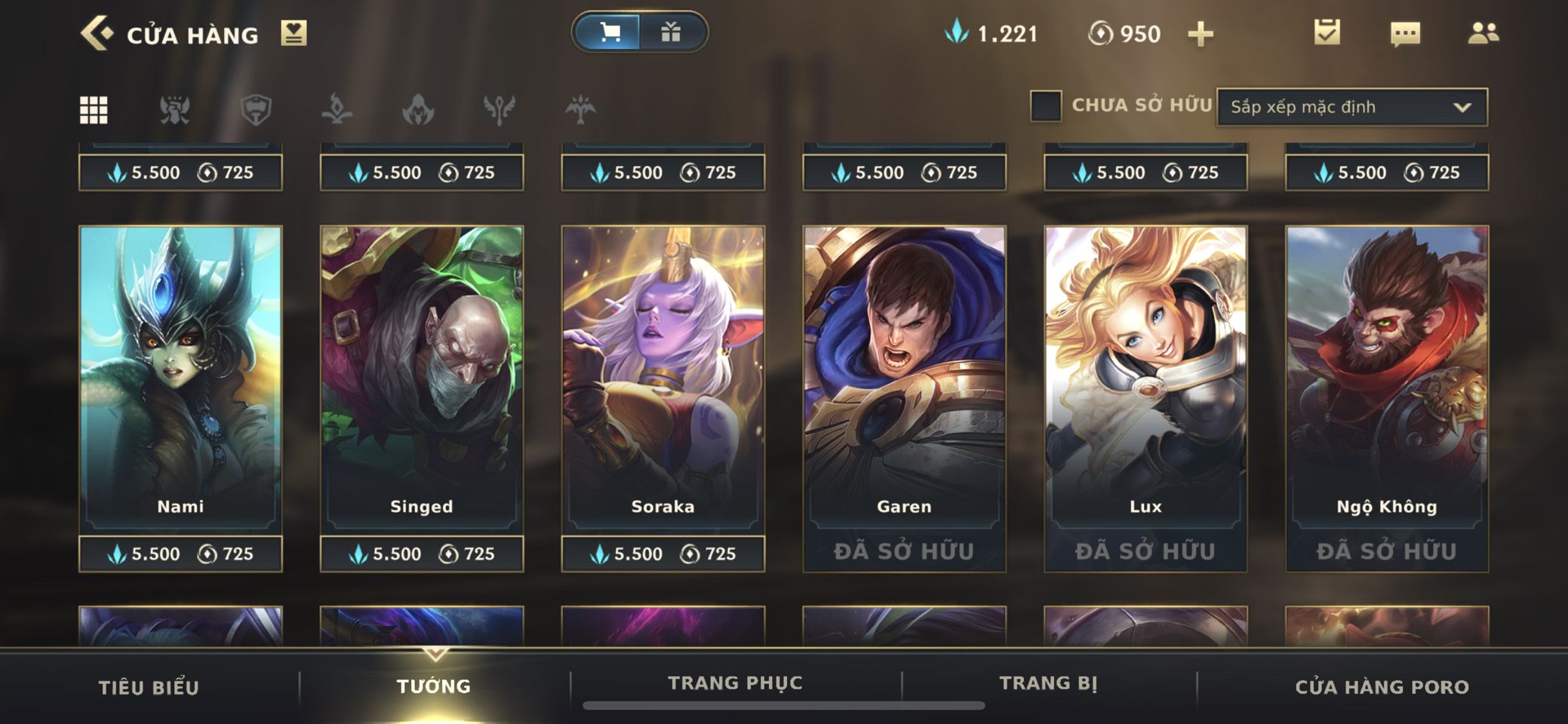Go back from the Cửa Hàng shop
The width and height of the screenshot is (1568, 724).
click(x=97, y=34)
